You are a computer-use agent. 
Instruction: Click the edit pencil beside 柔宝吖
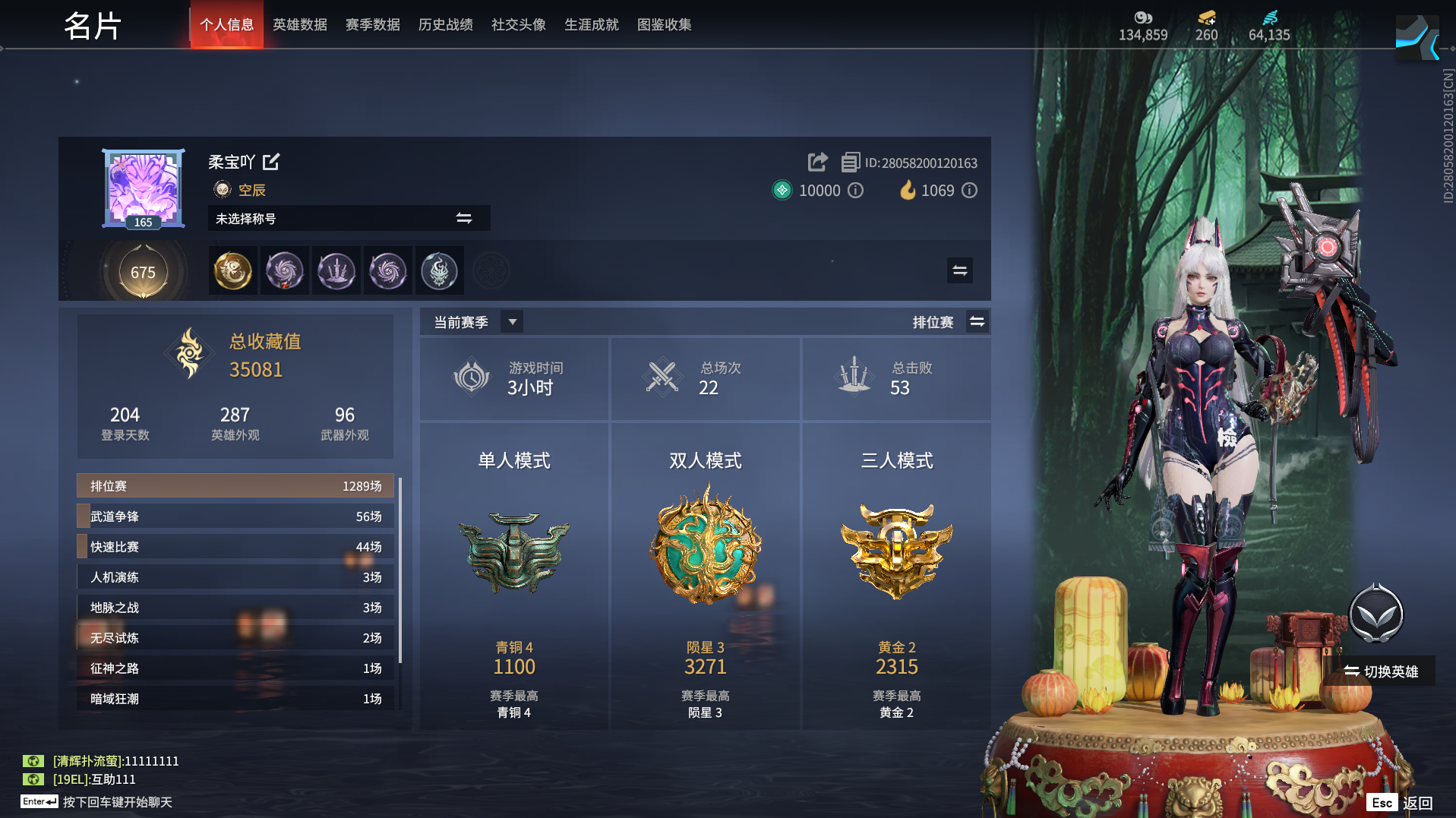(272, 162)
